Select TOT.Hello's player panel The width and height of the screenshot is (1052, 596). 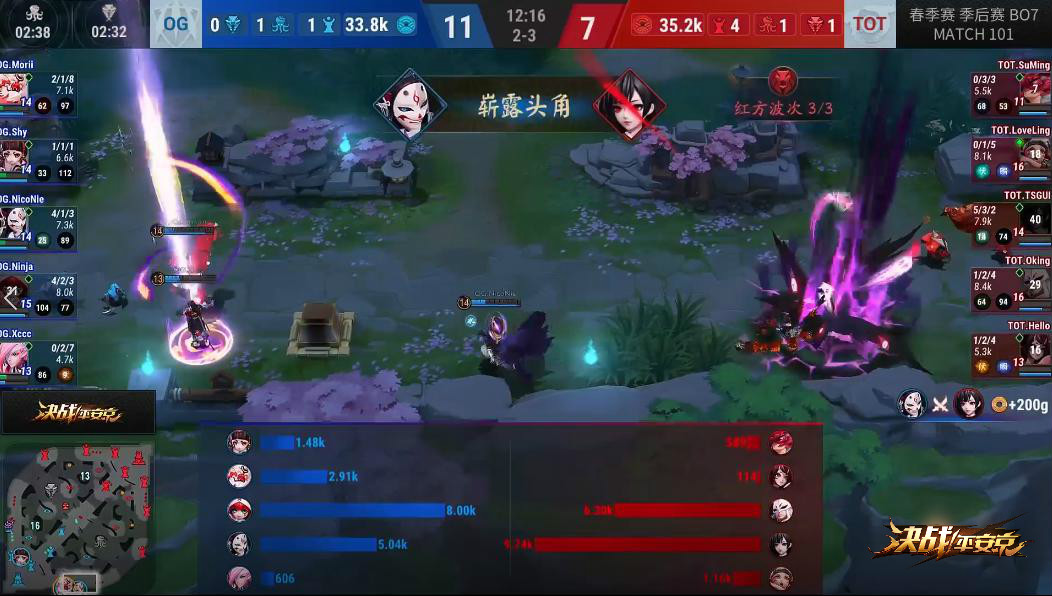pos(1010,344)
